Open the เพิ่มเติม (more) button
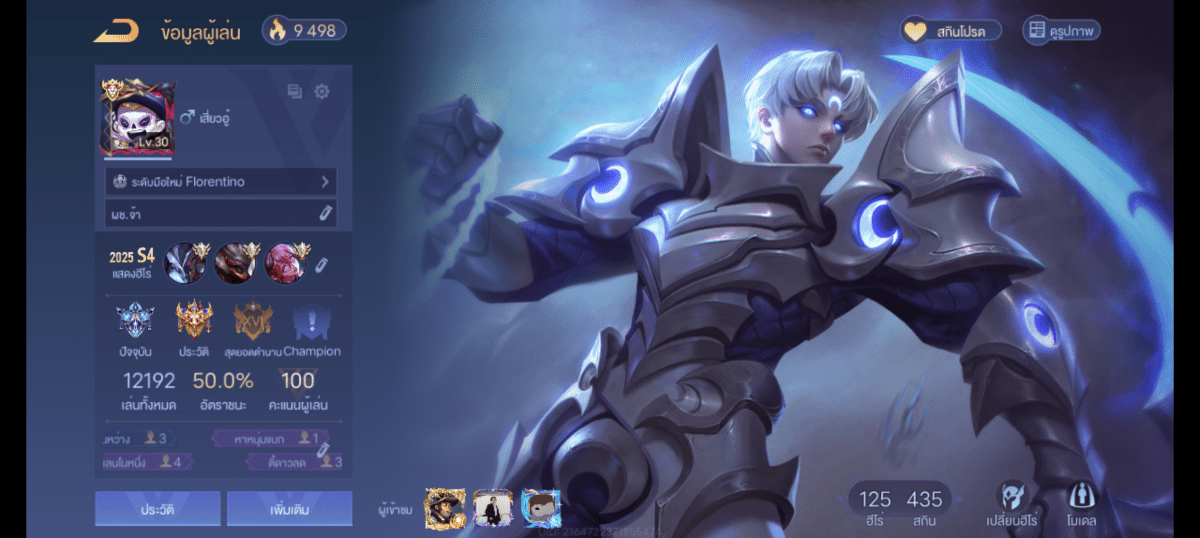 [289, 508]
